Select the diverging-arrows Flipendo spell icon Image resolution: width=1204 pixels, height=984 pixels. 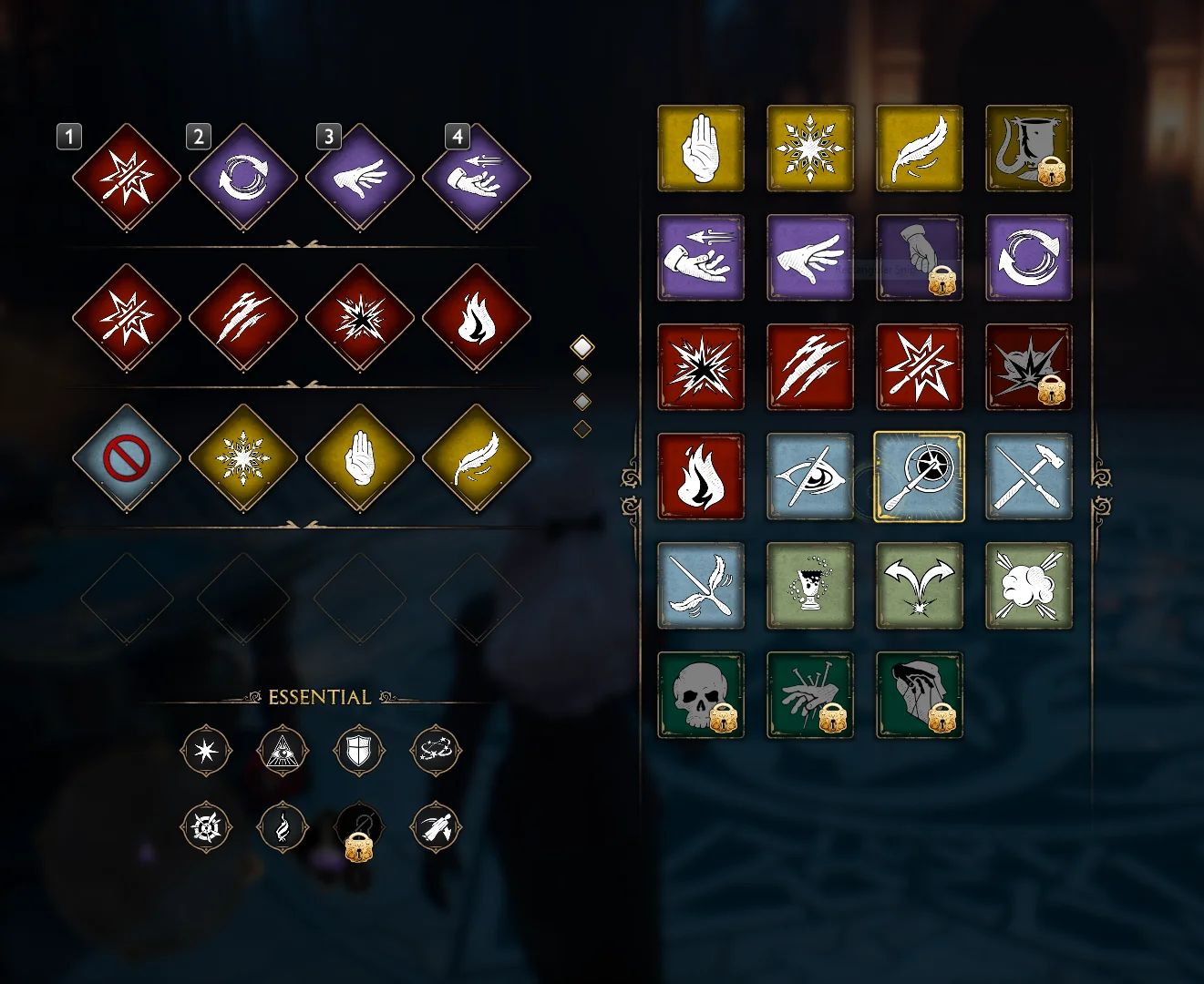tap(920, 586)
